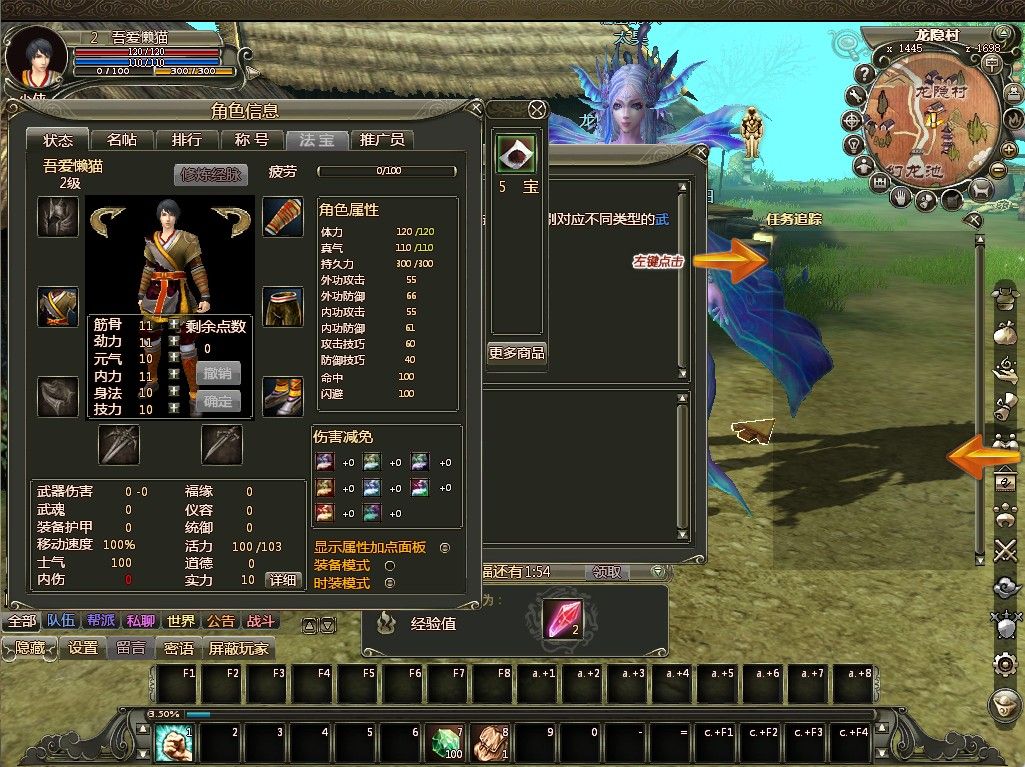
Task: Click the 屏蔽玩家 block players button
Action: pyautogui.click(x=238, y=648)
